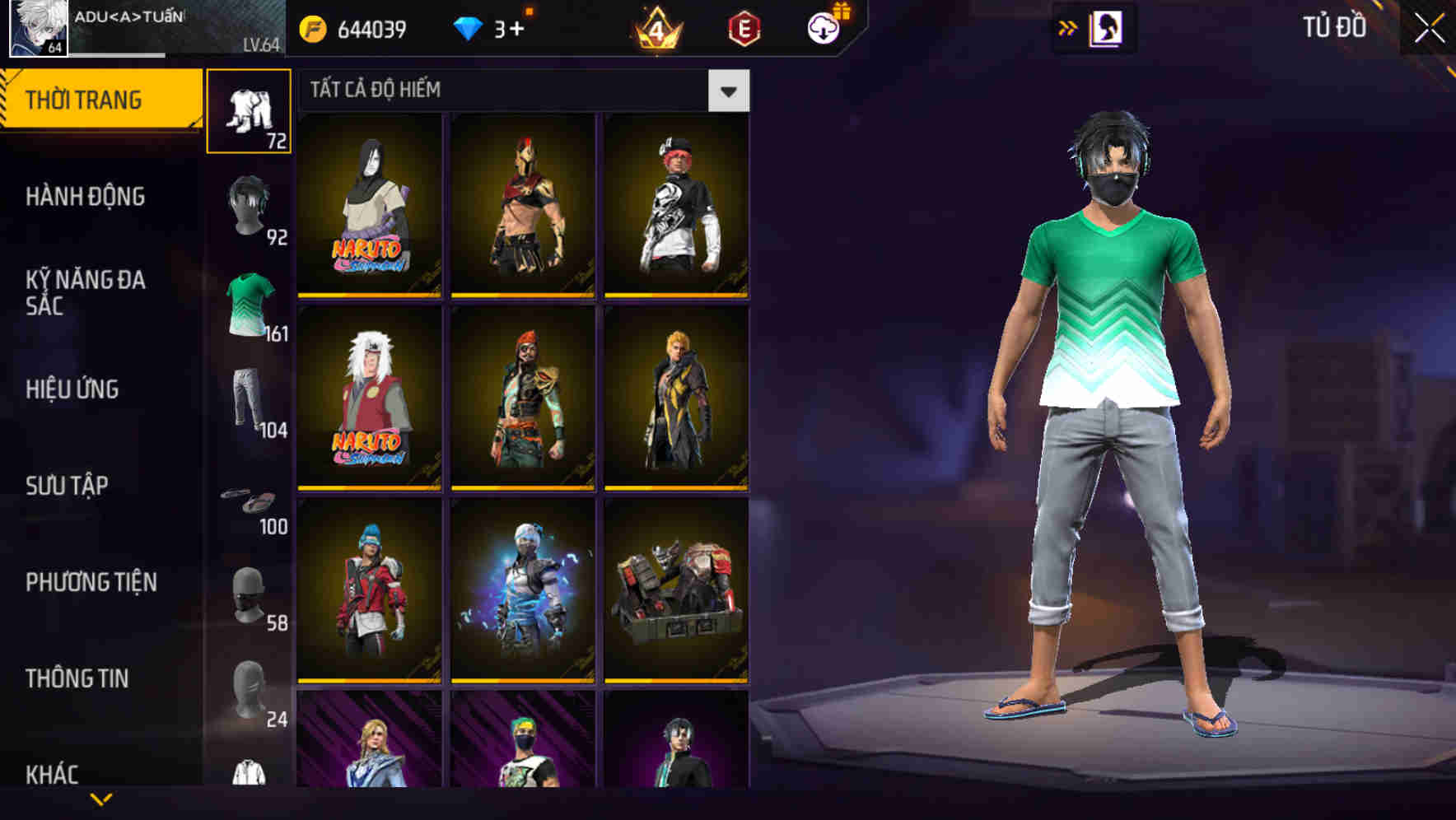Select the PHƯƠNG TIỆN category
The height and width of the screenshot is (820, 1456).
point(91,582)
